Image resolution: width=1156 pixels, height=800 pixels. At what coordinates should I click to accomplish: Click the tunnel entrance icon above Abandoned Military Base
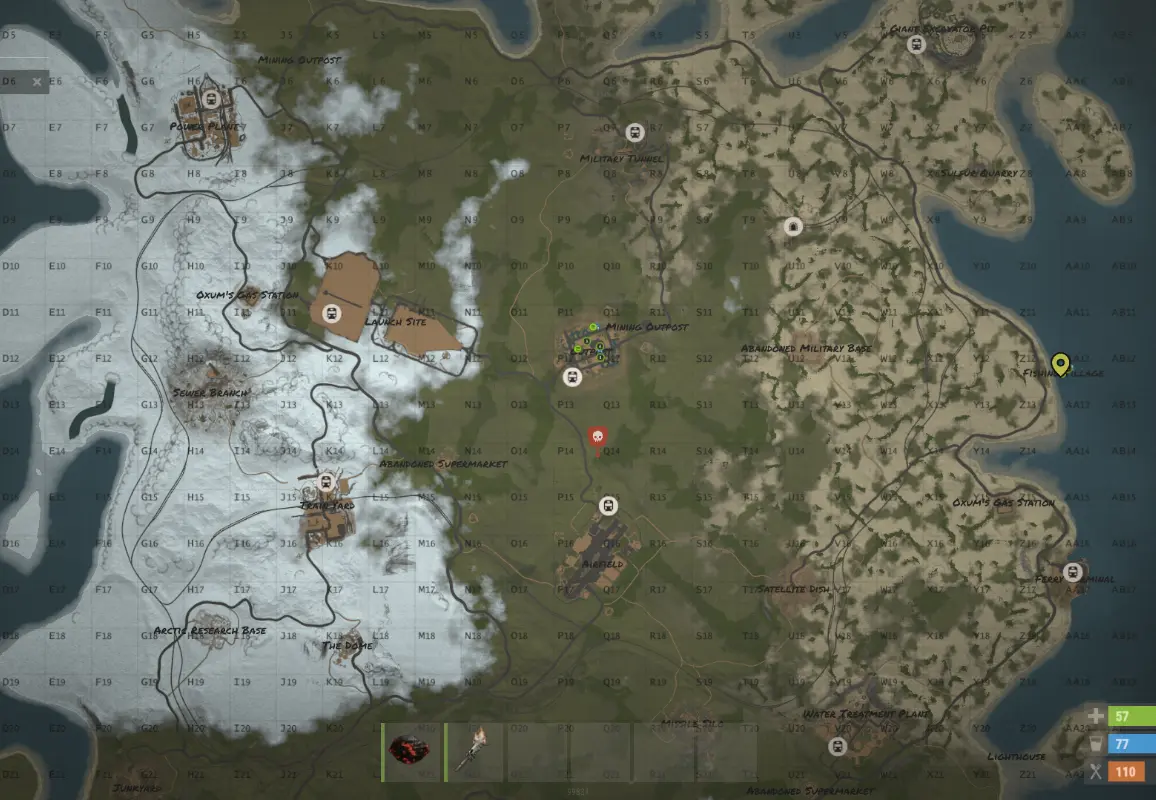(793, 227)
